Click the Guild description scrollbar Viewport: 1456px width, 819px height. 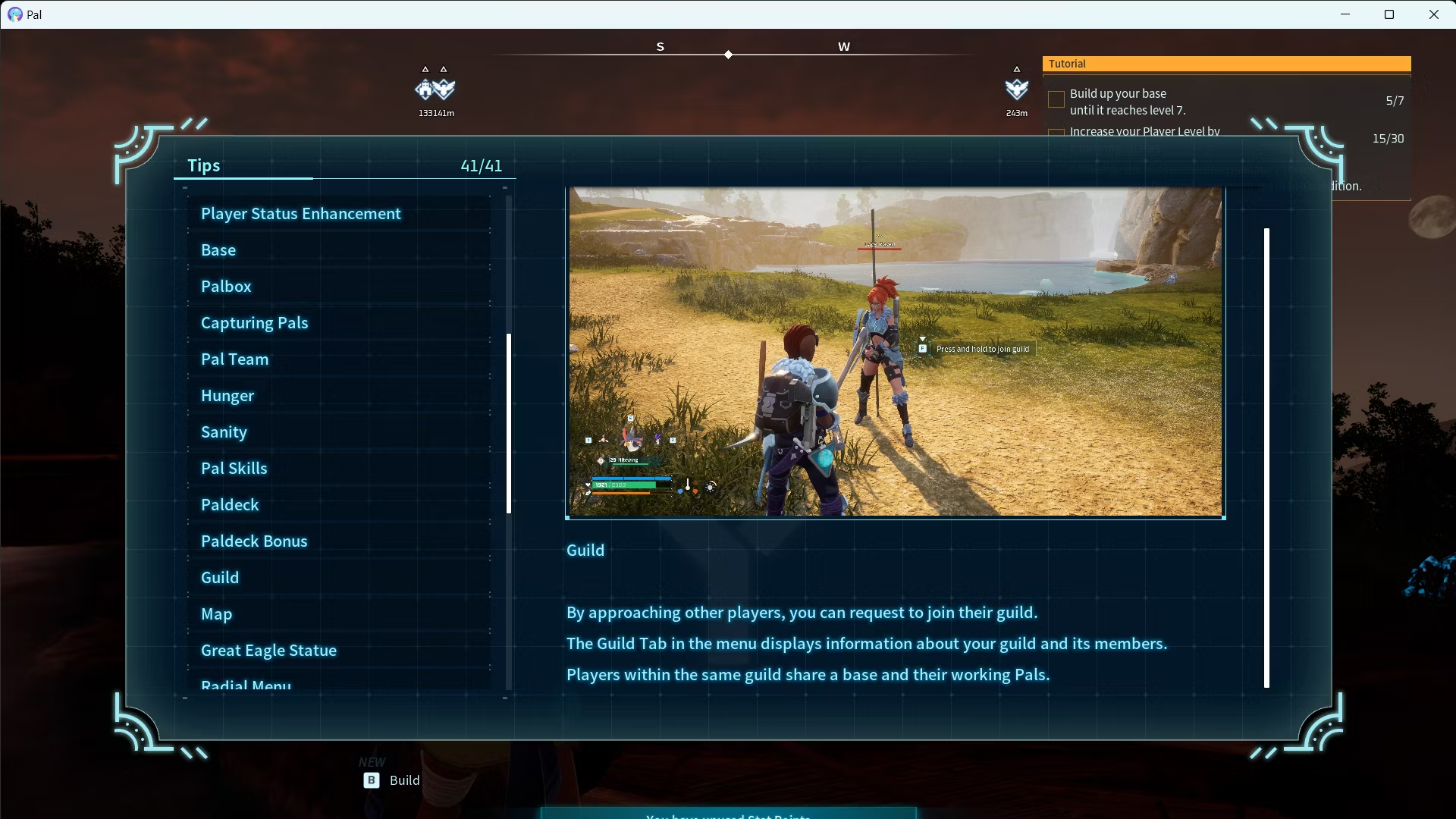click(x=1266, y=457)
